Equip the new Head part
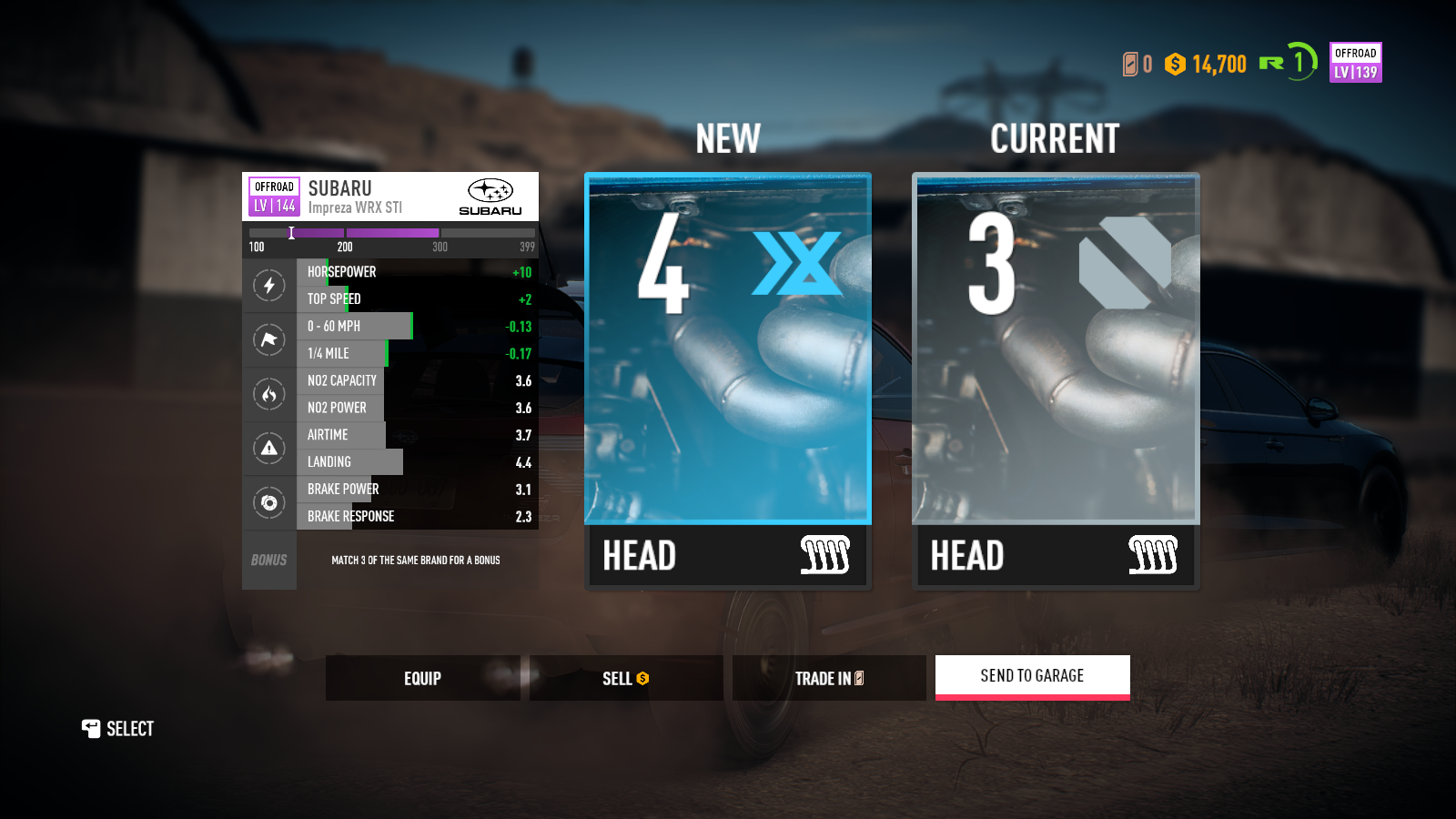The width and height of the screenshot is (1456, 819). tap(422, 678)
